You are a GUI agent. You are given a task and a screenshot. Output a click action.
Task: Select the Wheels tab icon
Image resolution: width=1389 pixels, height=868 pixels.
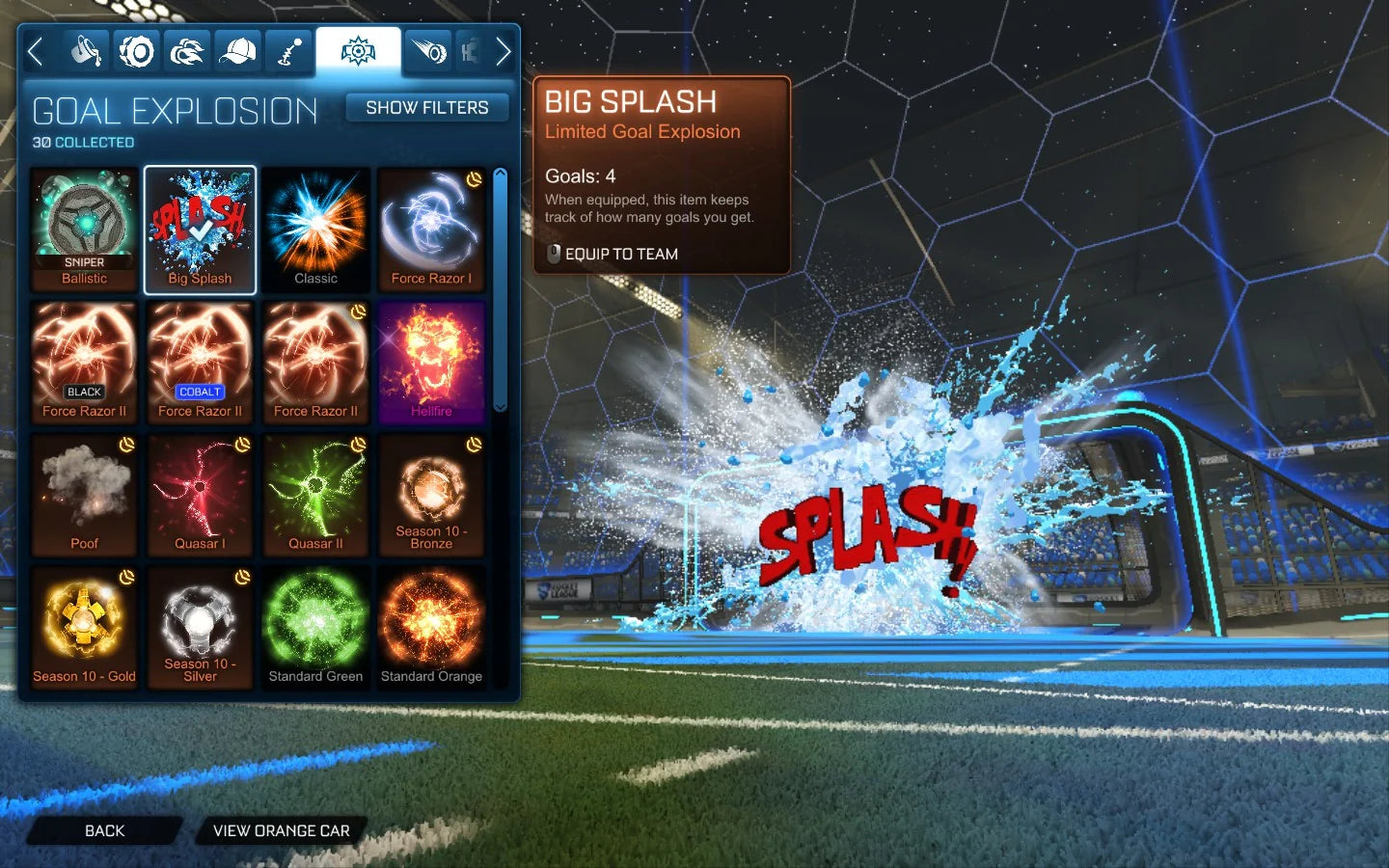[136, 50]
